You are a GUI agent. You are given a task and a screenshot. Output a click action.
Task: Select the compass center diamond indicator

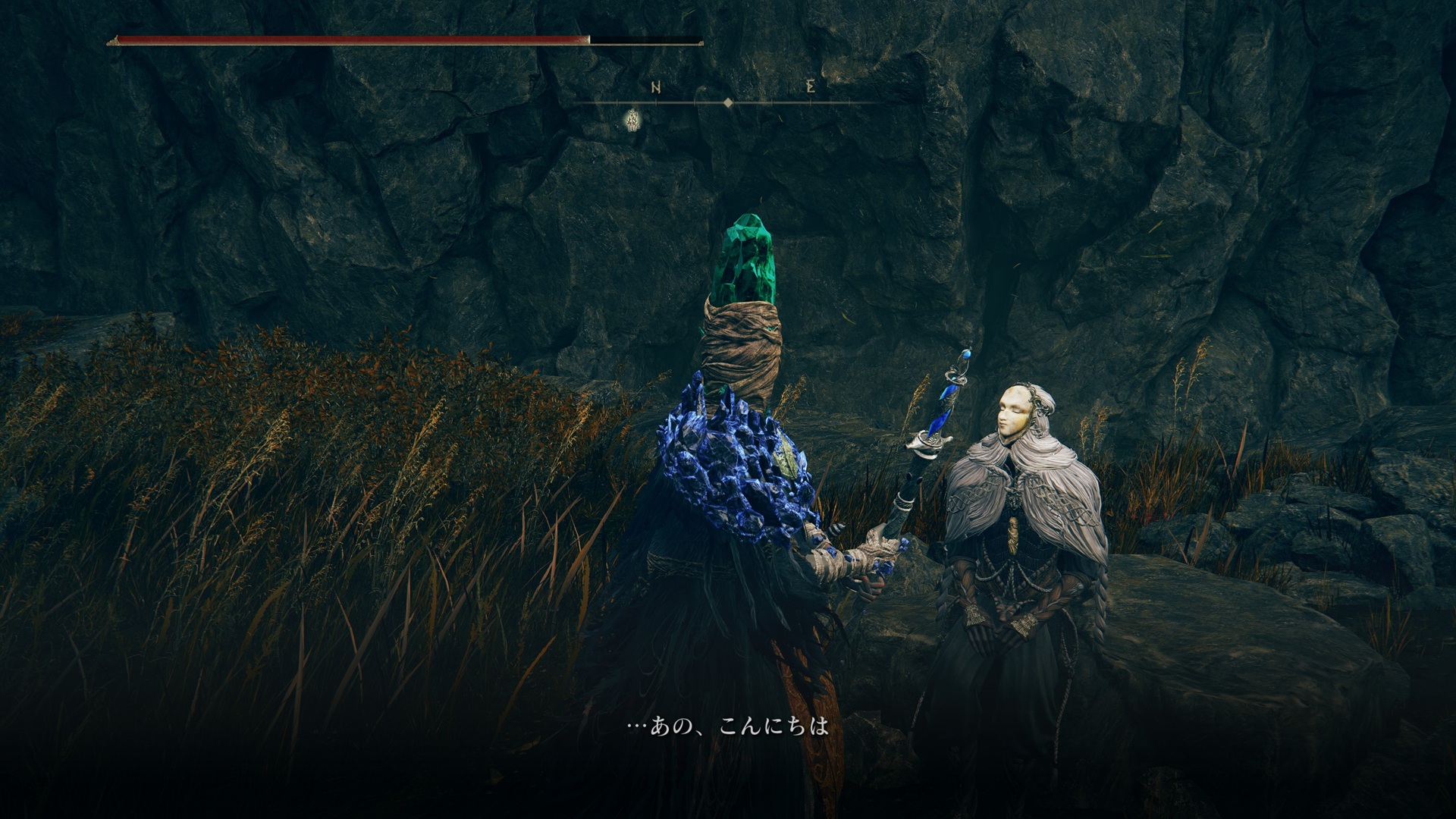tap(728, 102)
